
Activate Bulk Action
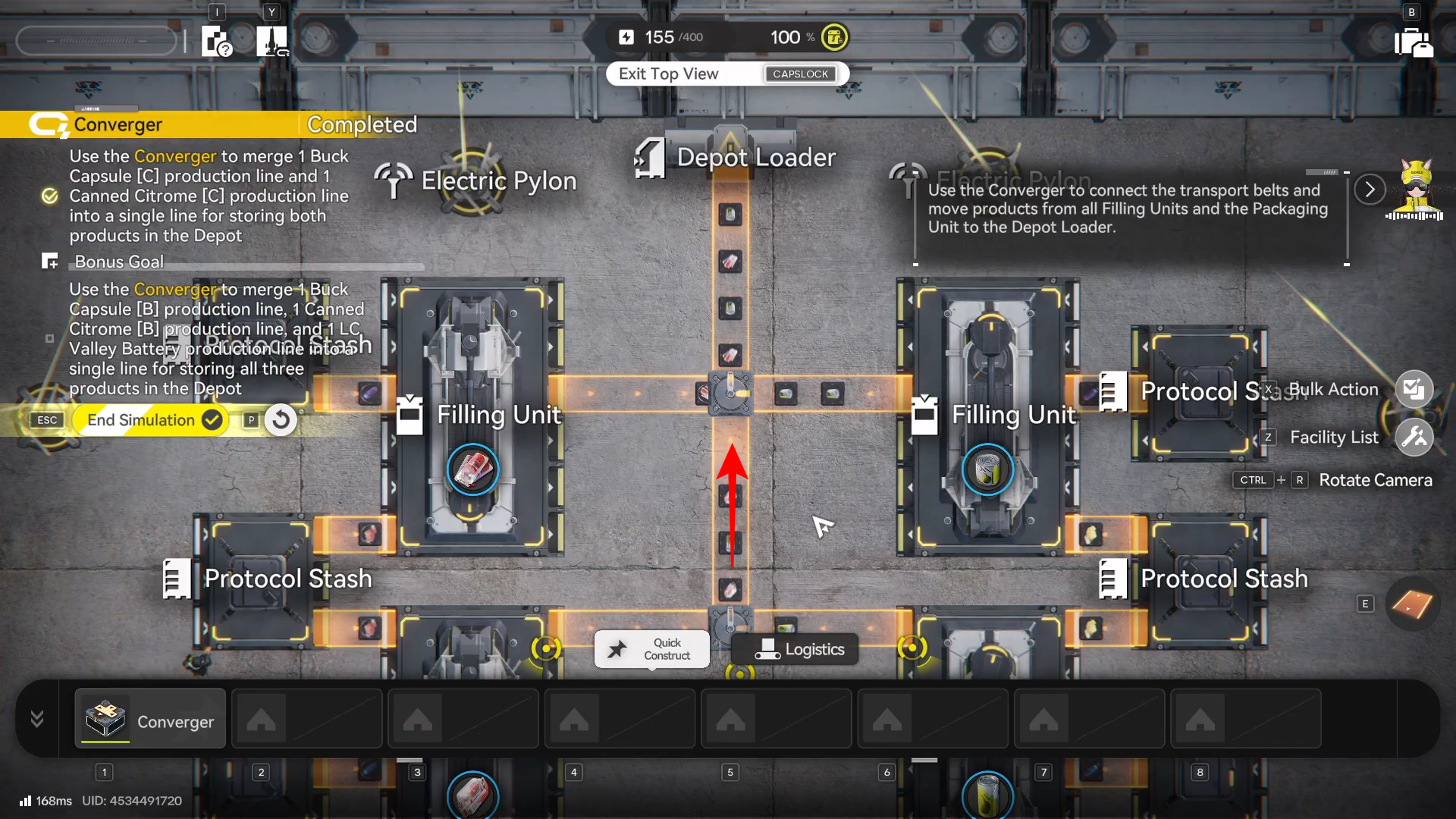coord(1414,390)
